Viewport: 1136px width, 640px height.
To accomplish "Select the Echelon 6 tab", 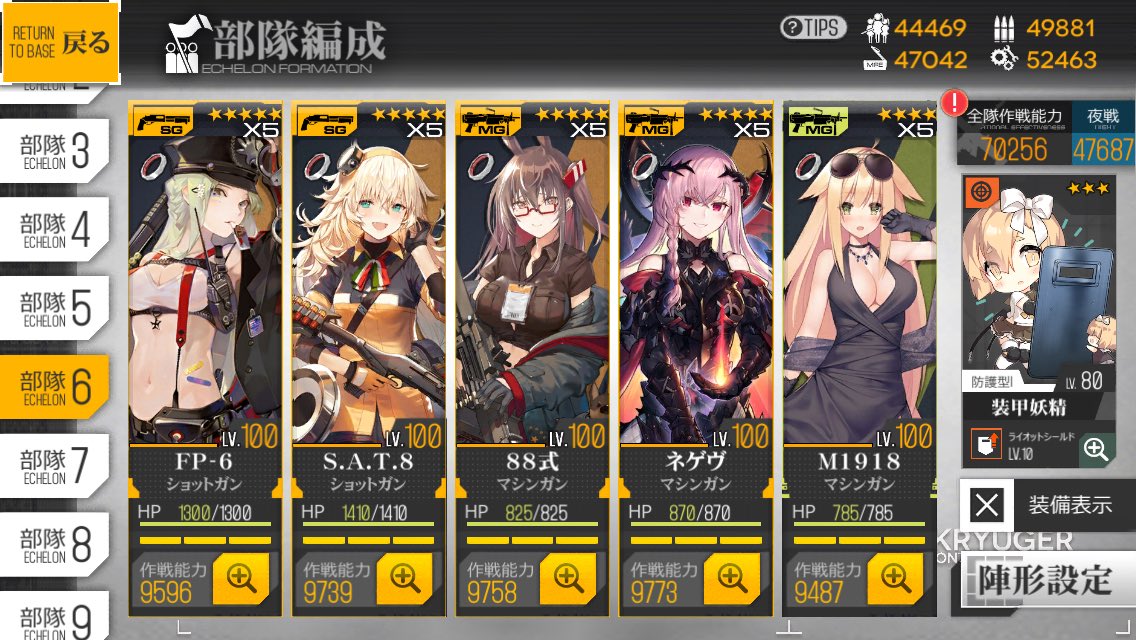I will 55,387.
